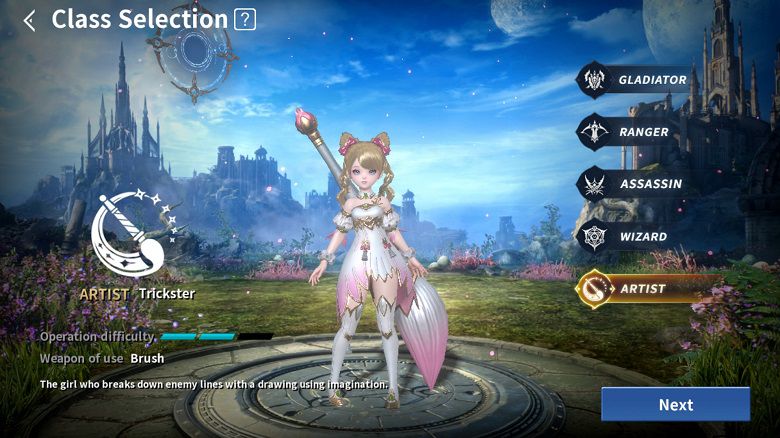This screenshot has width=780, height=438.
Task: Open the Class Selection help question mark
Action: pyautogui.click(x=245, y=19)
